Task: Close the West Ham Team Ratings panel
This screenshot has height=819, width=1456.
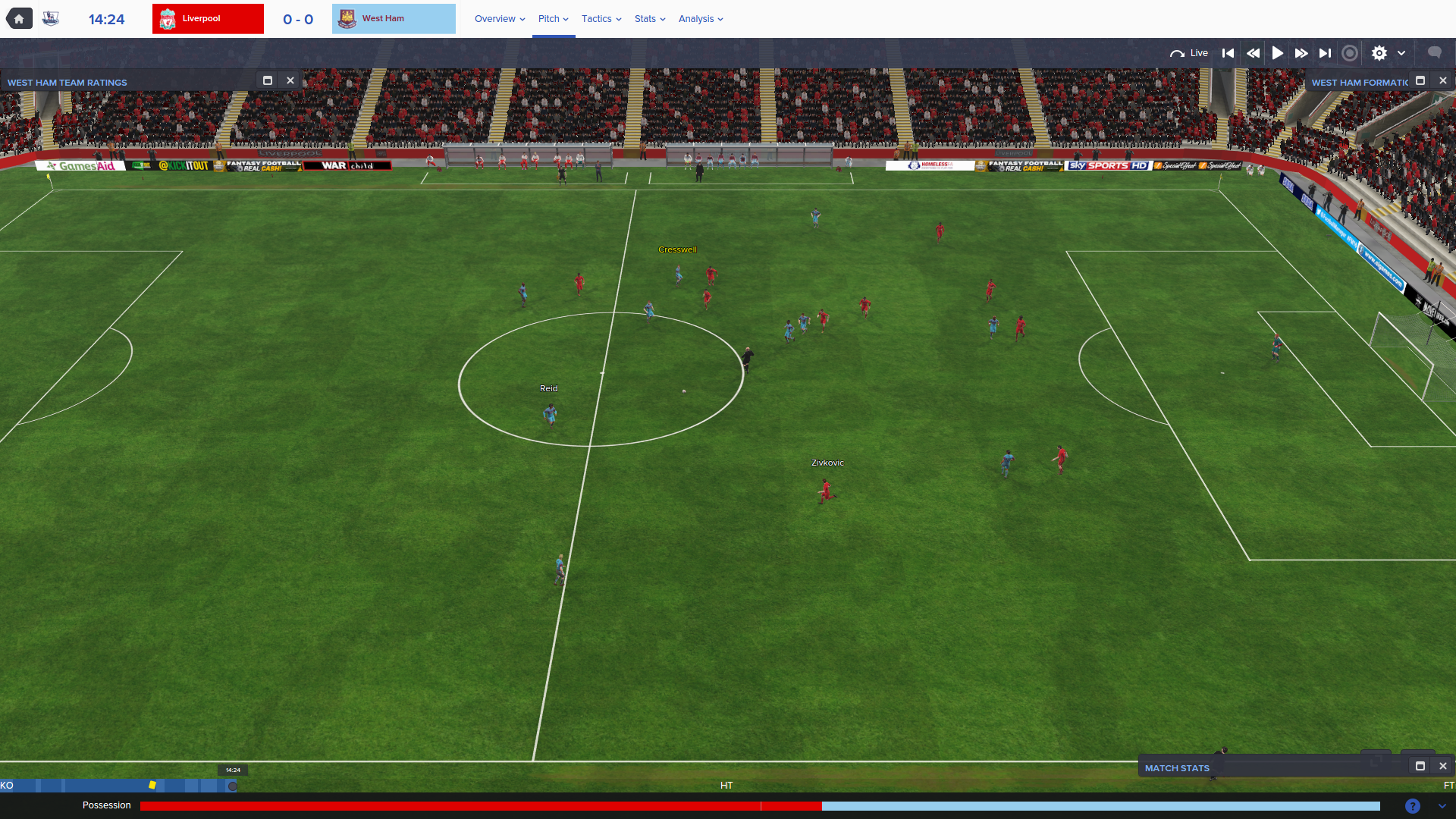Action: pyautogui.click(x=290, y=80)
